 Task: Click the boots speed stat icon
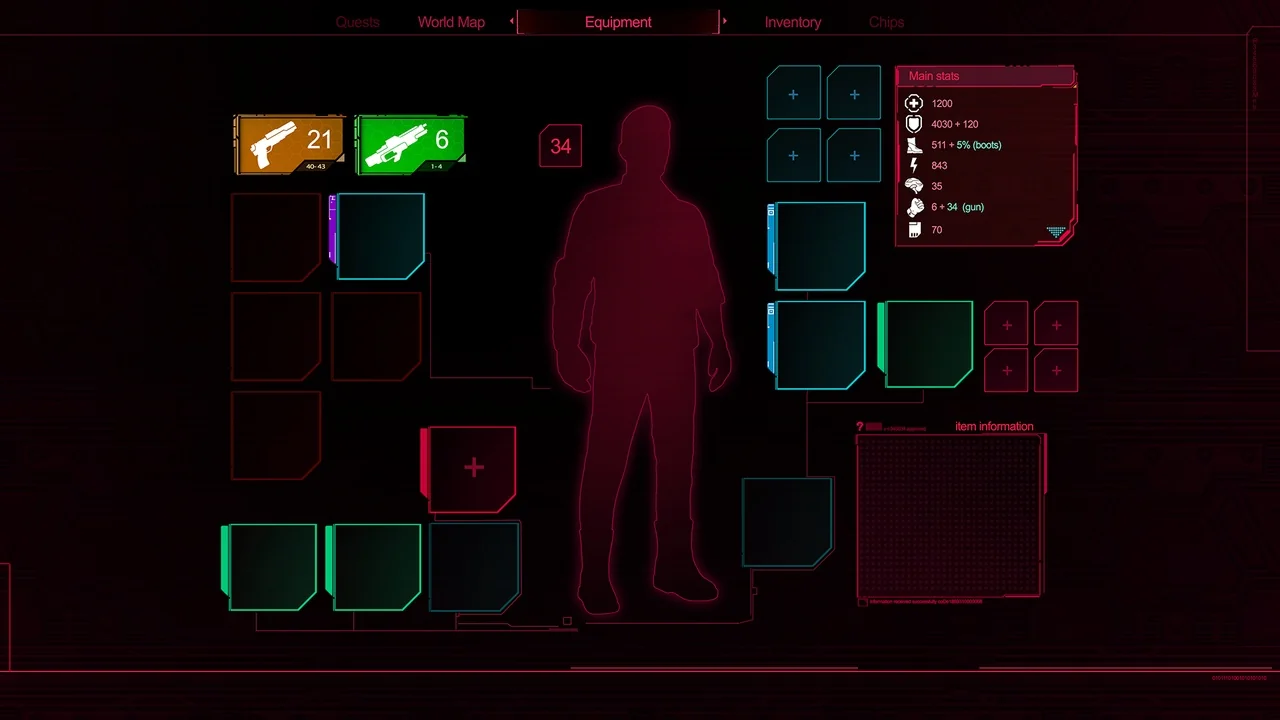[x=913, y=145]
